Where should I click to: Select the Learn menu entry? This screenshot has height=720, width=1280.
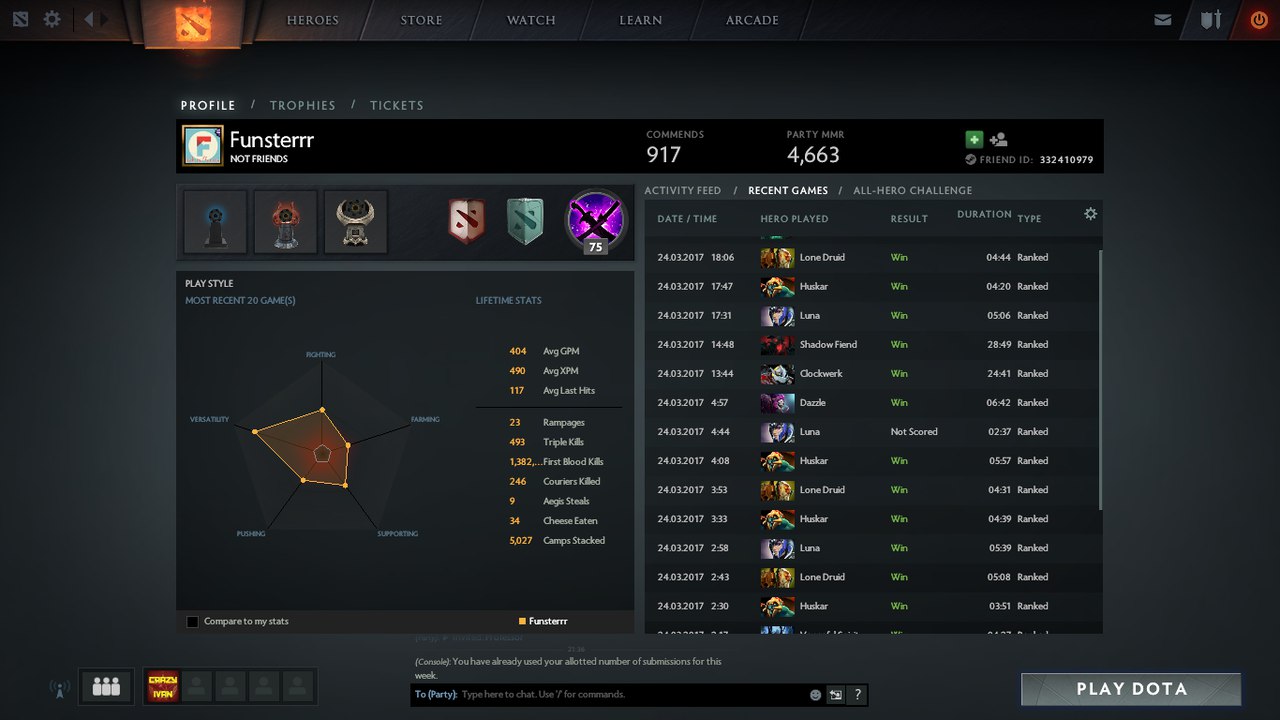click(640, 20)
